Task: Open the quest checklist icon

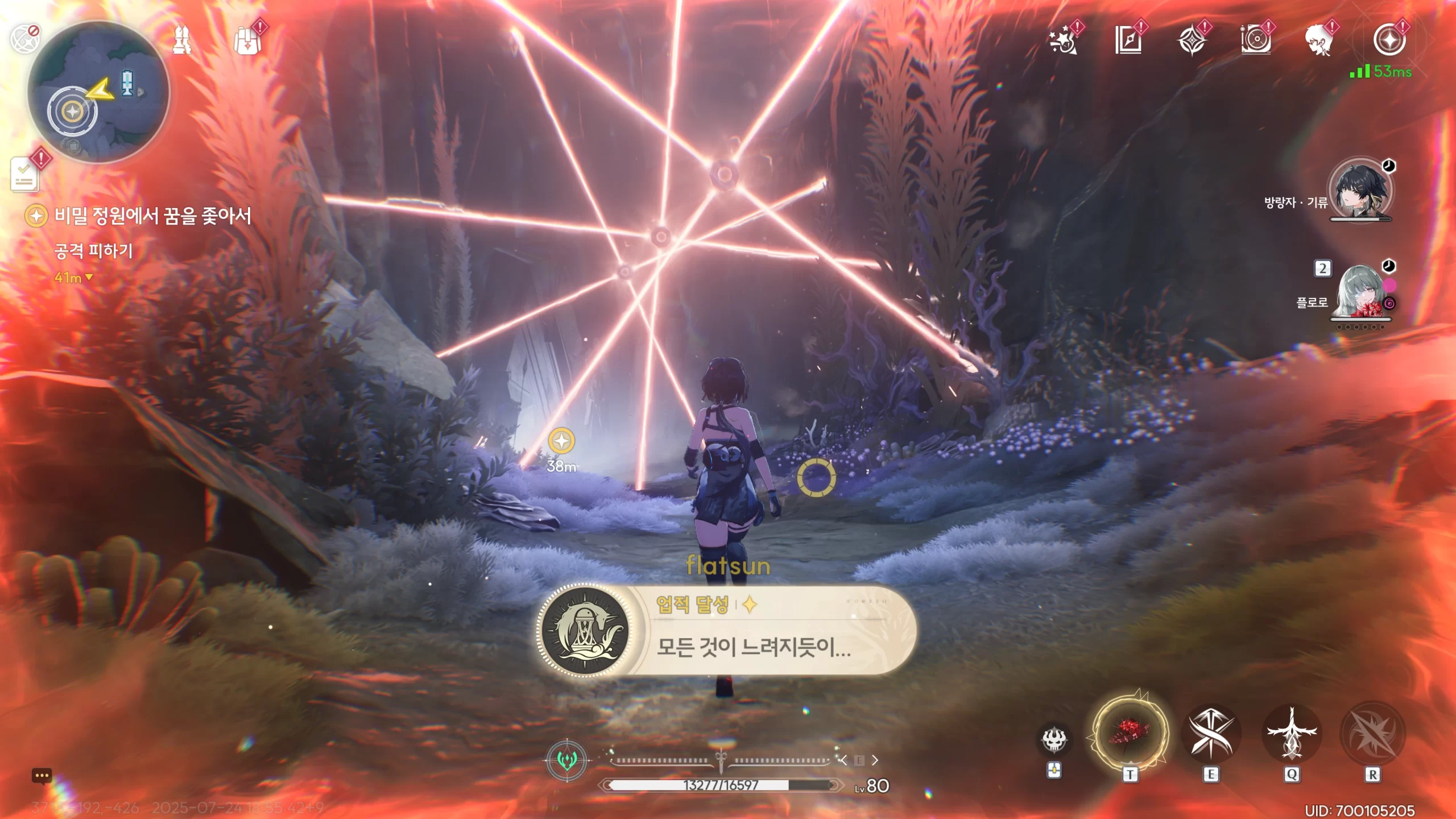Action: (25, 175)
